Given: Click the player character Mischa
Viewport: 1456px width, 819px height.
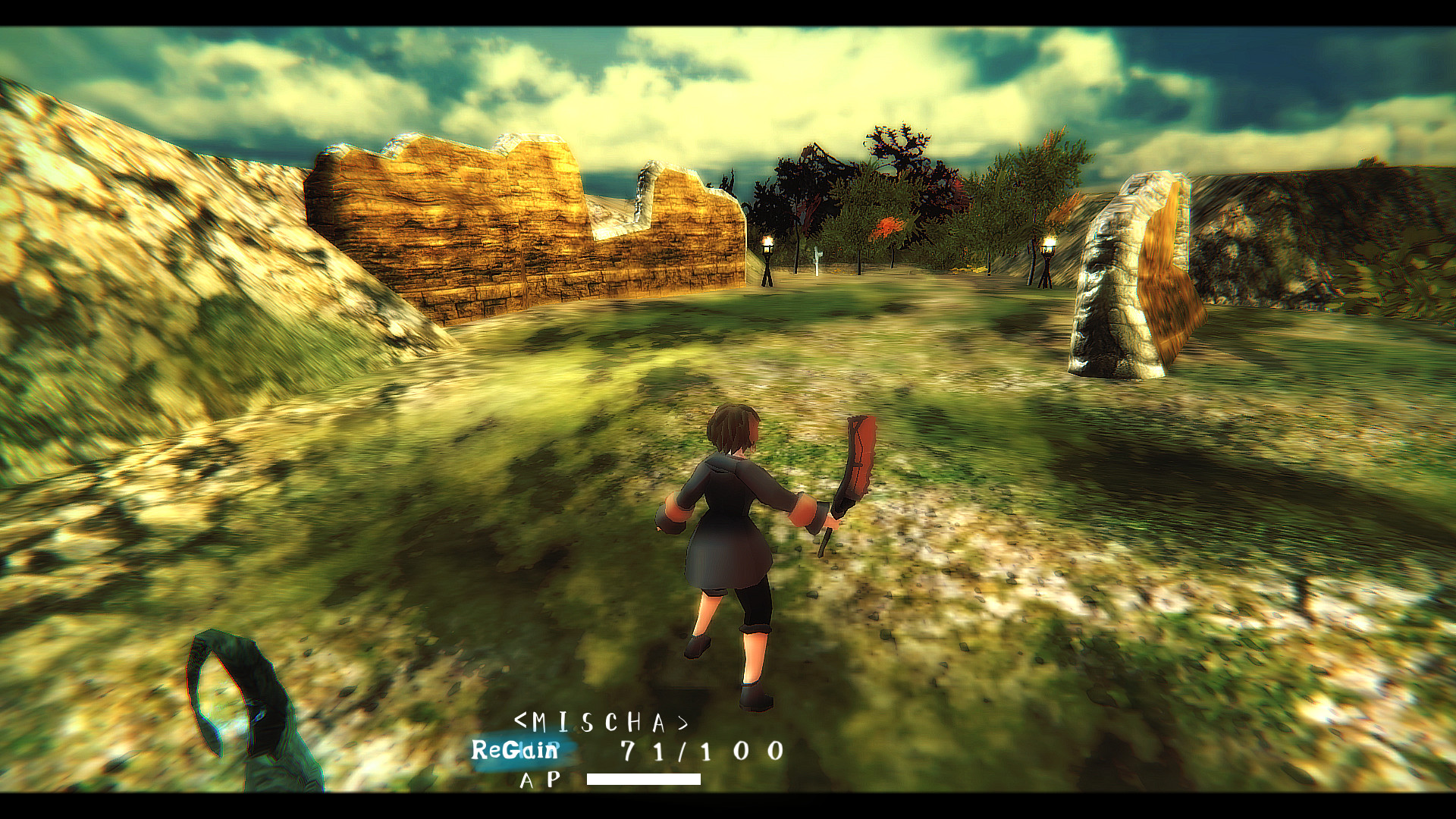Looking at the screenshot, I should (736, 546).
